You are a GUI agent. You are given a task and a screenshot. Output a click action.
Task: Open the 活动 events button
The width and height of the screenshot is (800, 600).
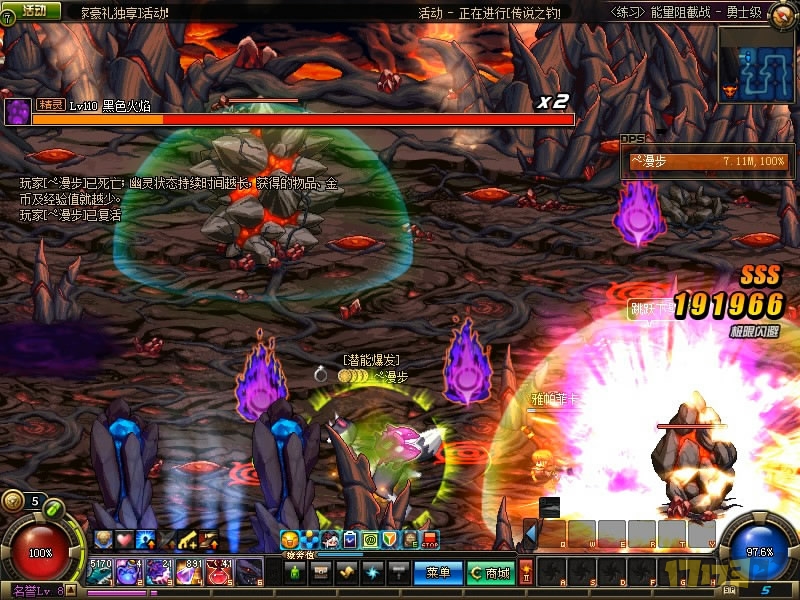33,10
